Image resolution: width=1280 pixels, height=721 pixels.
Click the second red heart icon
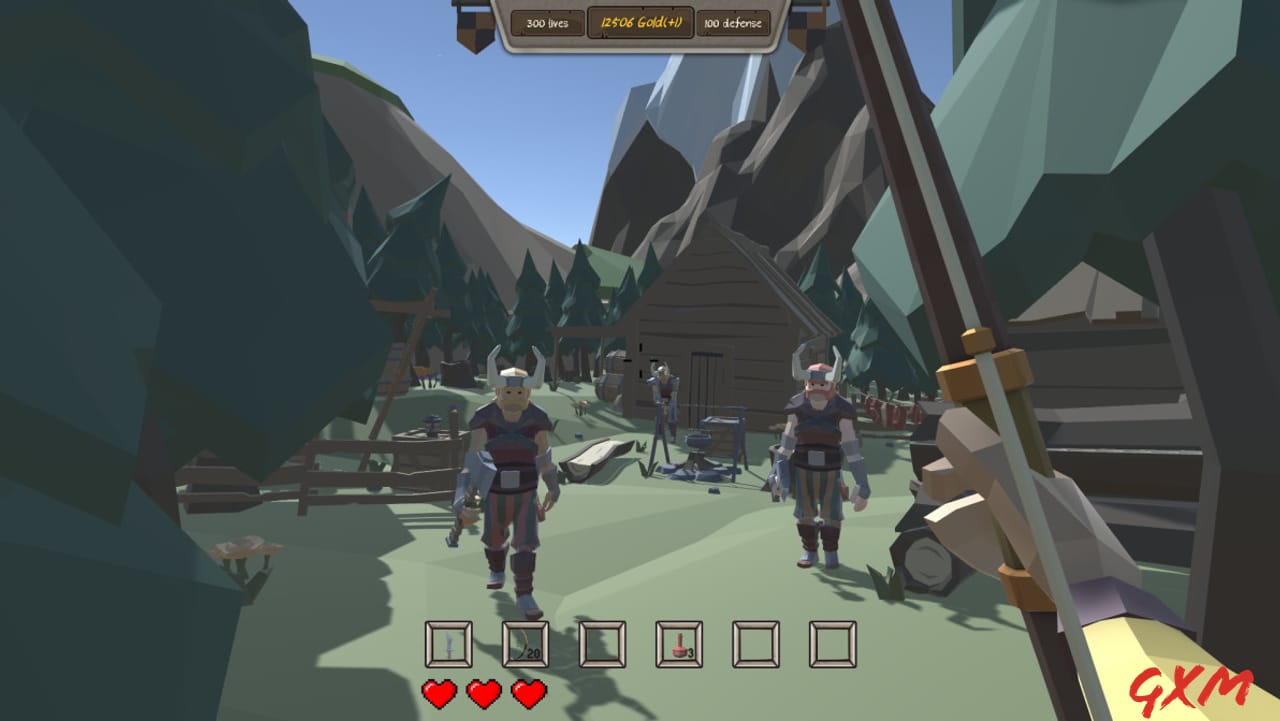pos(482,691)
